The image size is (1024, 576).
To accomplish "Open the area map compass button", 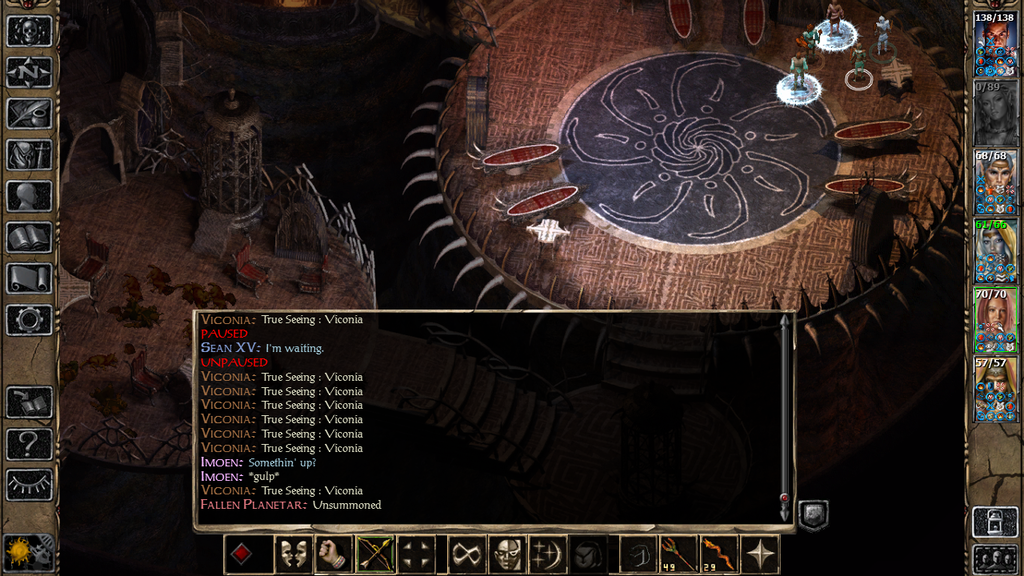I will click(29, 72).
